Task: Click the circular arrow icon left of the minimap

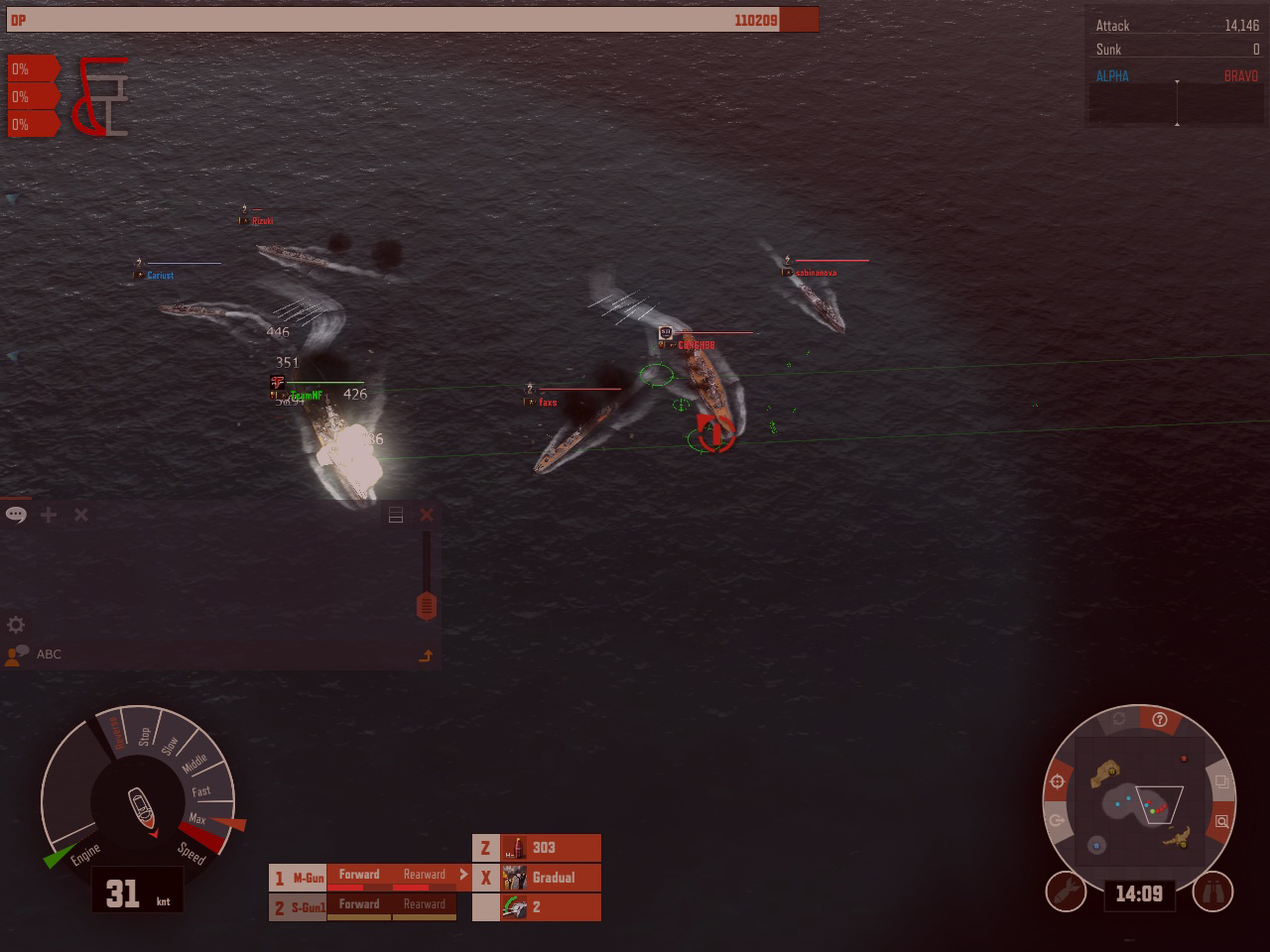Action: pyautogui.click(x=1055, y=820)
